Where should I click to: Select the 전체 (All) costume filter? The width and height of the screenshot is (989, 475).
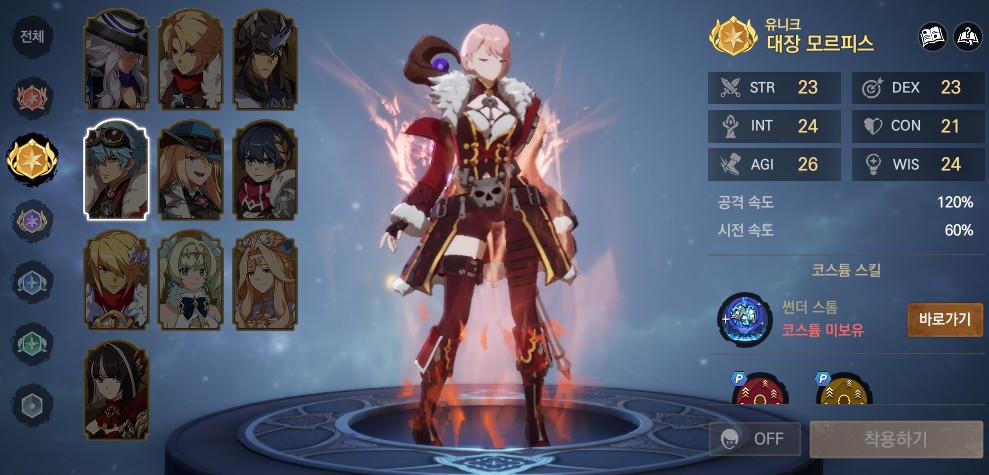pos(32,37)
